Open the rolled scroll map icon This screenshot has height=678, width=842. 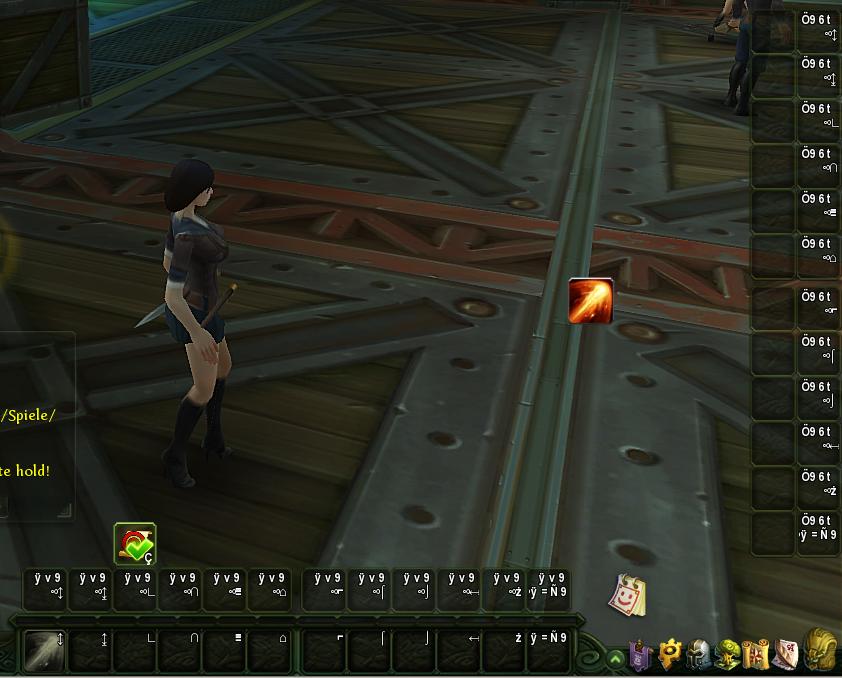point(756,654)
